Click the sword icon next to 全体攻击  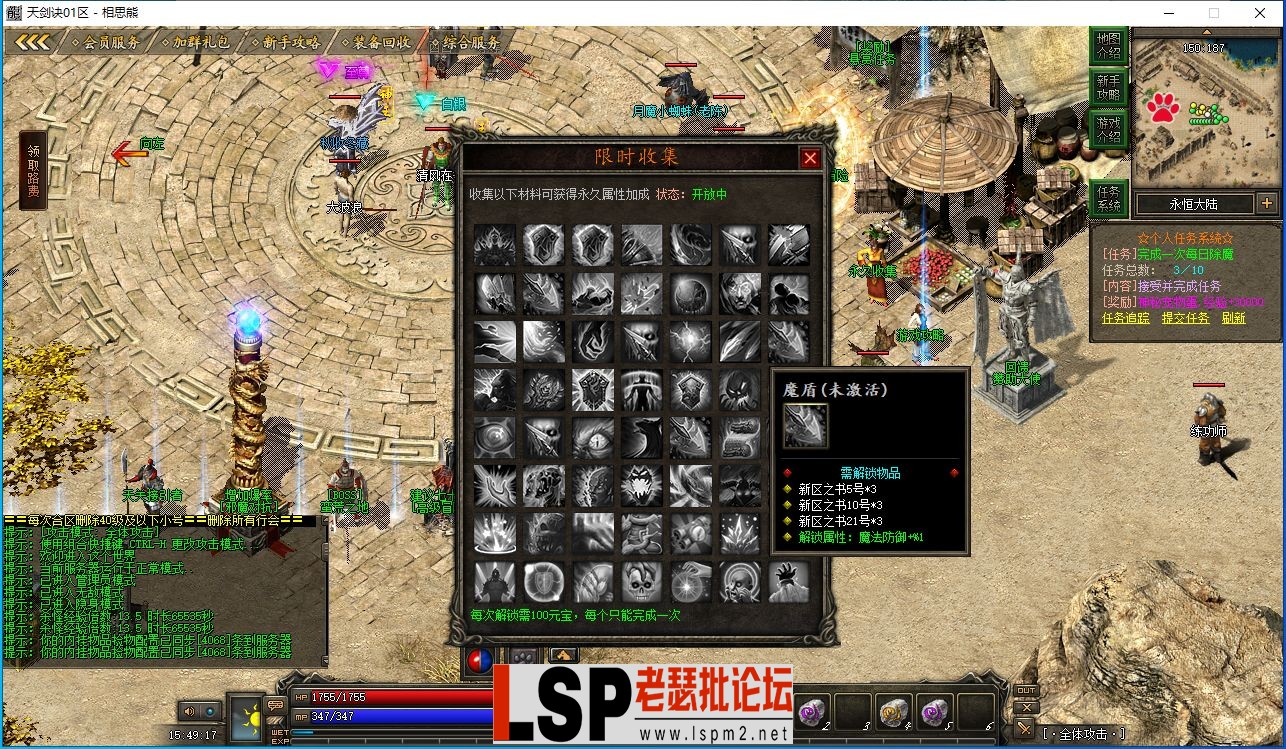1024,729
